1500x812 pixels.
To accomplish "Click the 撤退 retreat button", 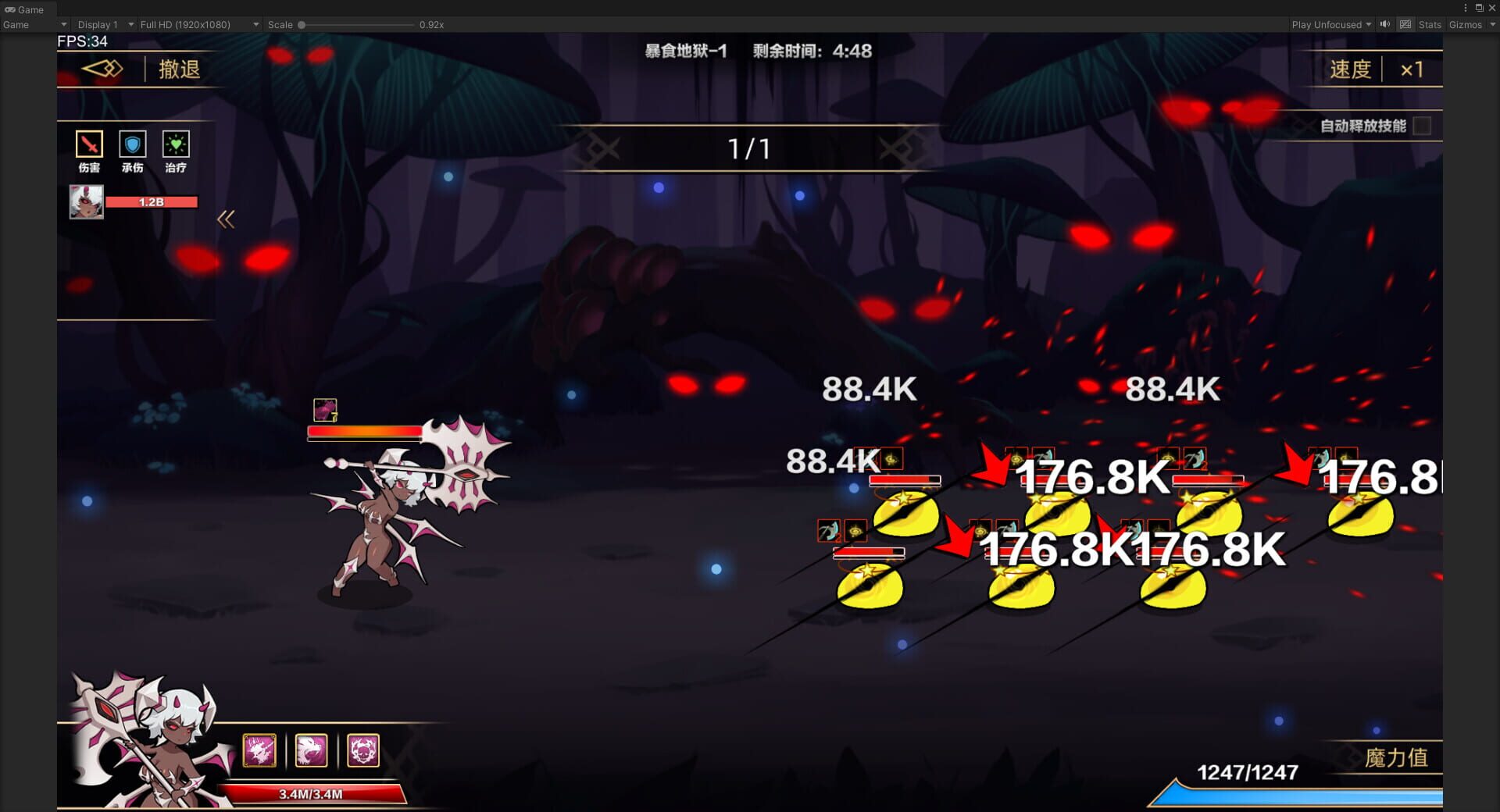I will pos(178,69).
